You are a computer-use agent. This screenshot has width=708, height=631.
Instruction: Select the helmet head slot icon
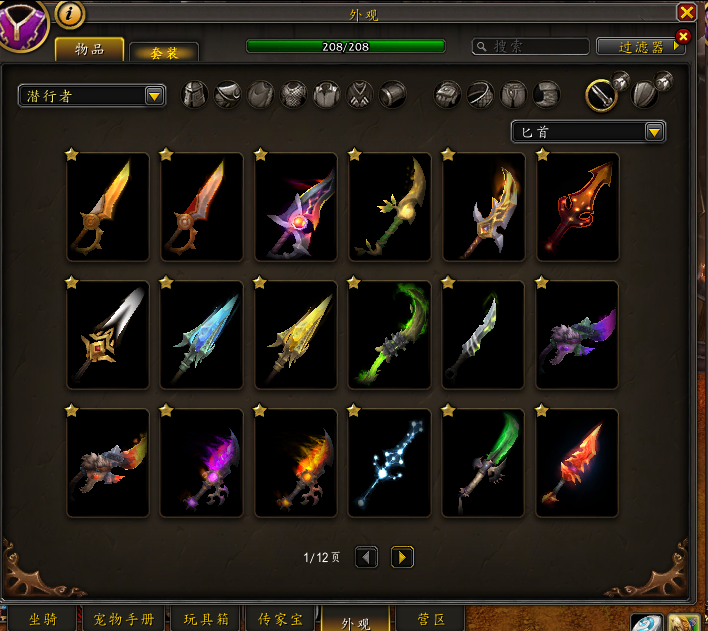[x=195, y=95]
